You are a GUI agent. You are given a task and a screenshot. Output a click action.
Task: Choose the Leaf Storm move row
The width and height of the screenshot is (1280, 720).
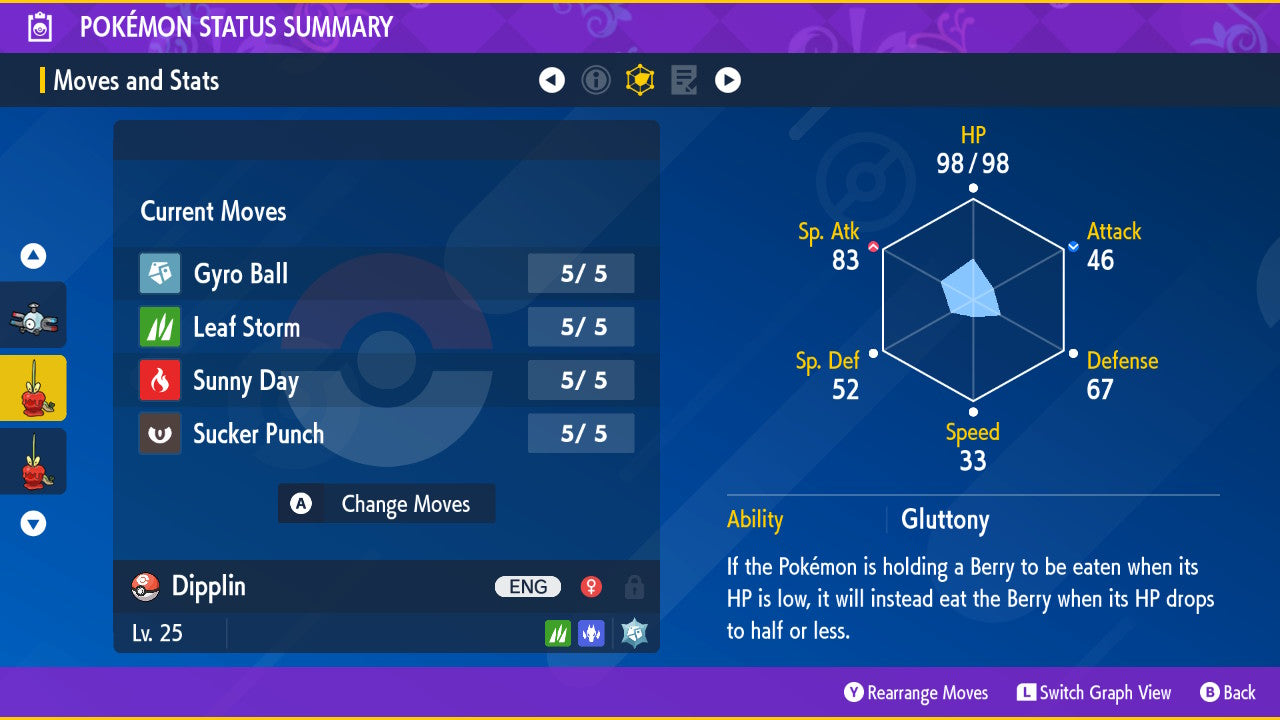[x=386, y=327]
